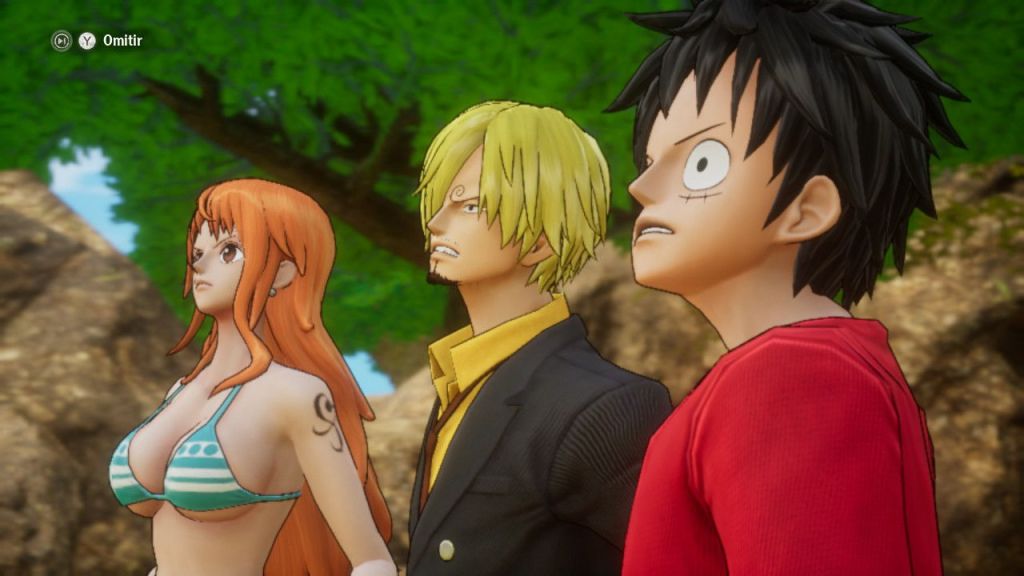Viewport: 1024px width, 576px height.
Task: Skip the cutscene with the Omitir label
Action: (122, 41)
